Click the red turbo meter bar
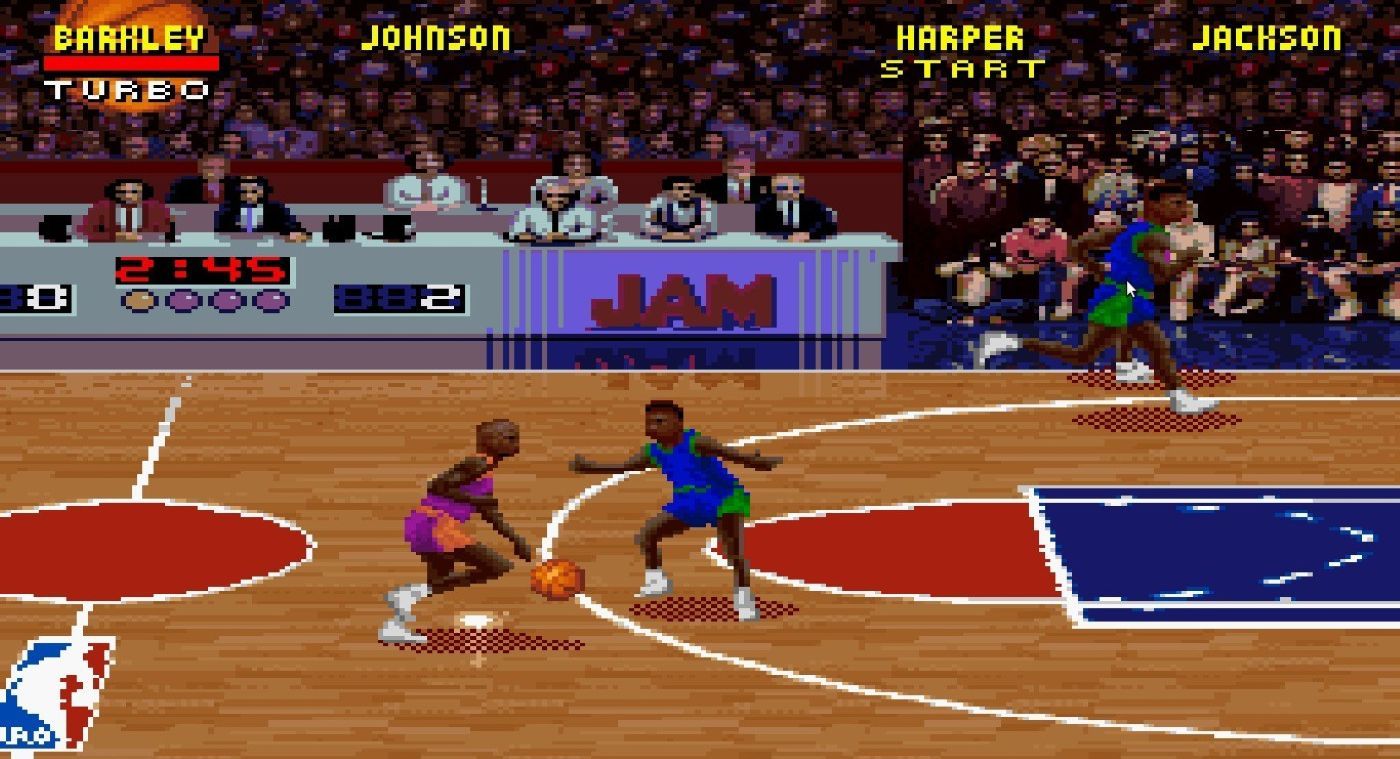This screenshot has width=1400, height=759. (132, 62)
